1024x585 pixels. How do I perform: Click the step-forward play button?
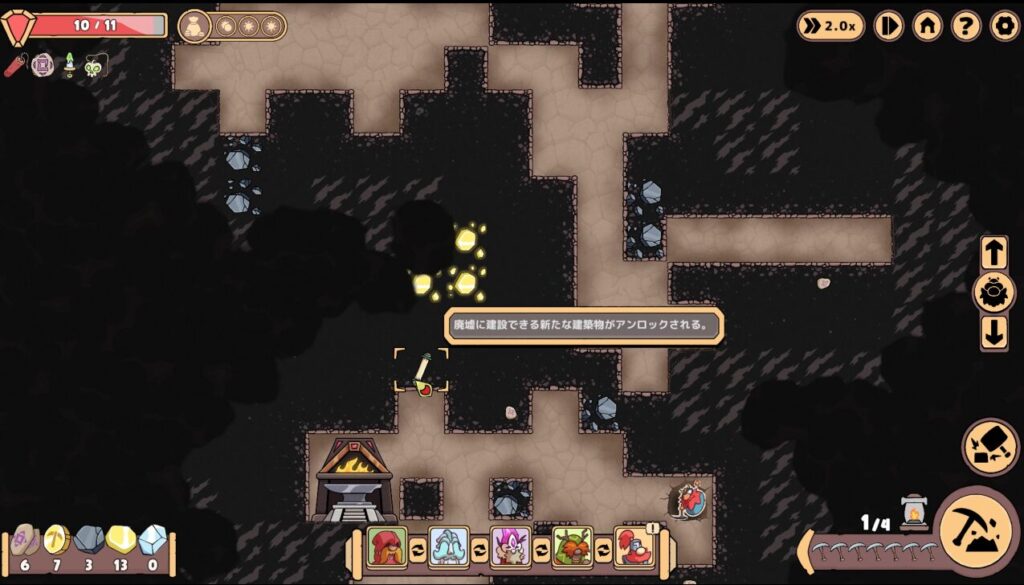click(x=888, y=25)
